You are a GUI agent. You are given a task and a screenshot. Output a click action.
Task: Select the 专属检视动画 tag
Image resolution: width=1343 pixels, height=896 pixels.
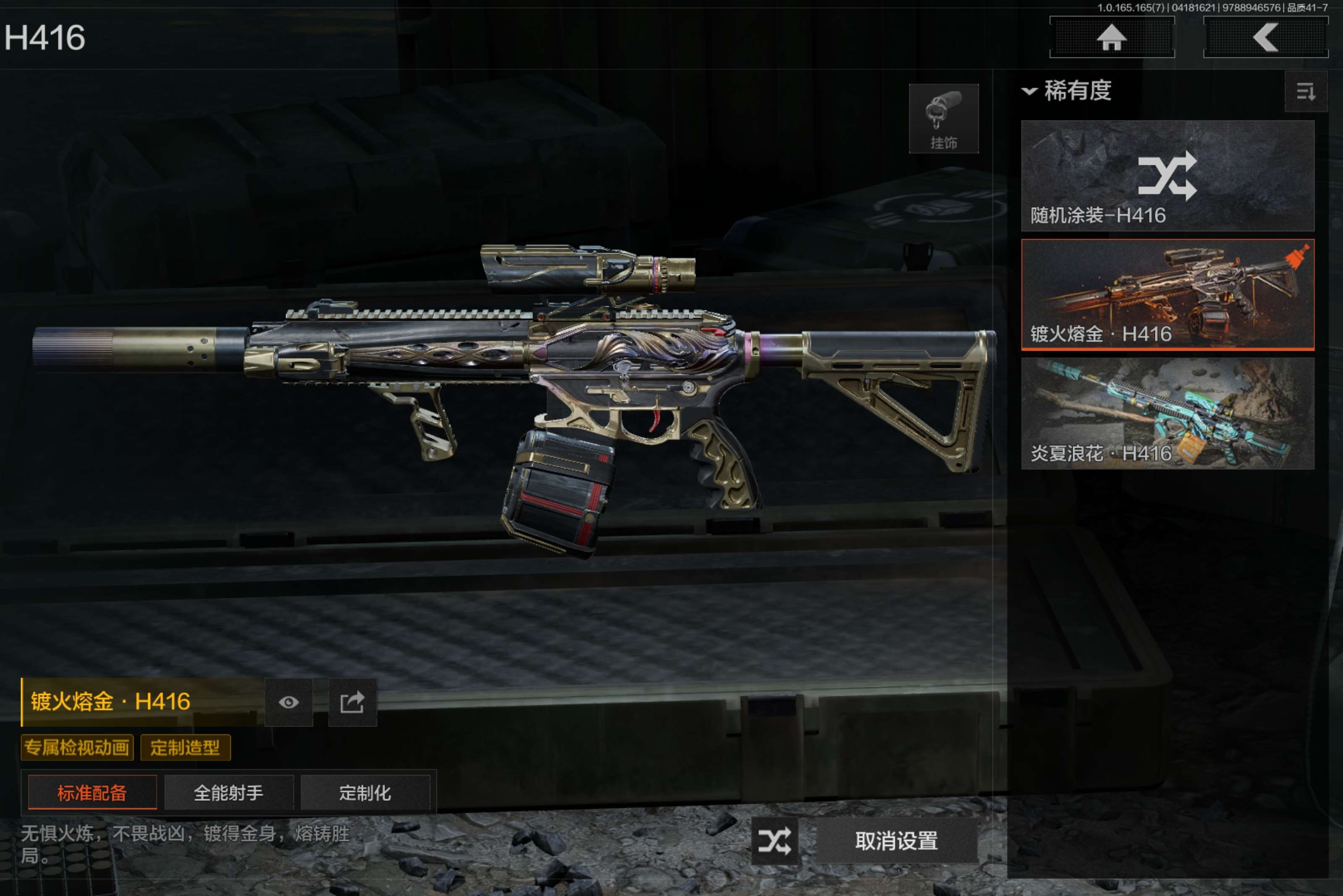pyautogui.click(x=77, y=748)
